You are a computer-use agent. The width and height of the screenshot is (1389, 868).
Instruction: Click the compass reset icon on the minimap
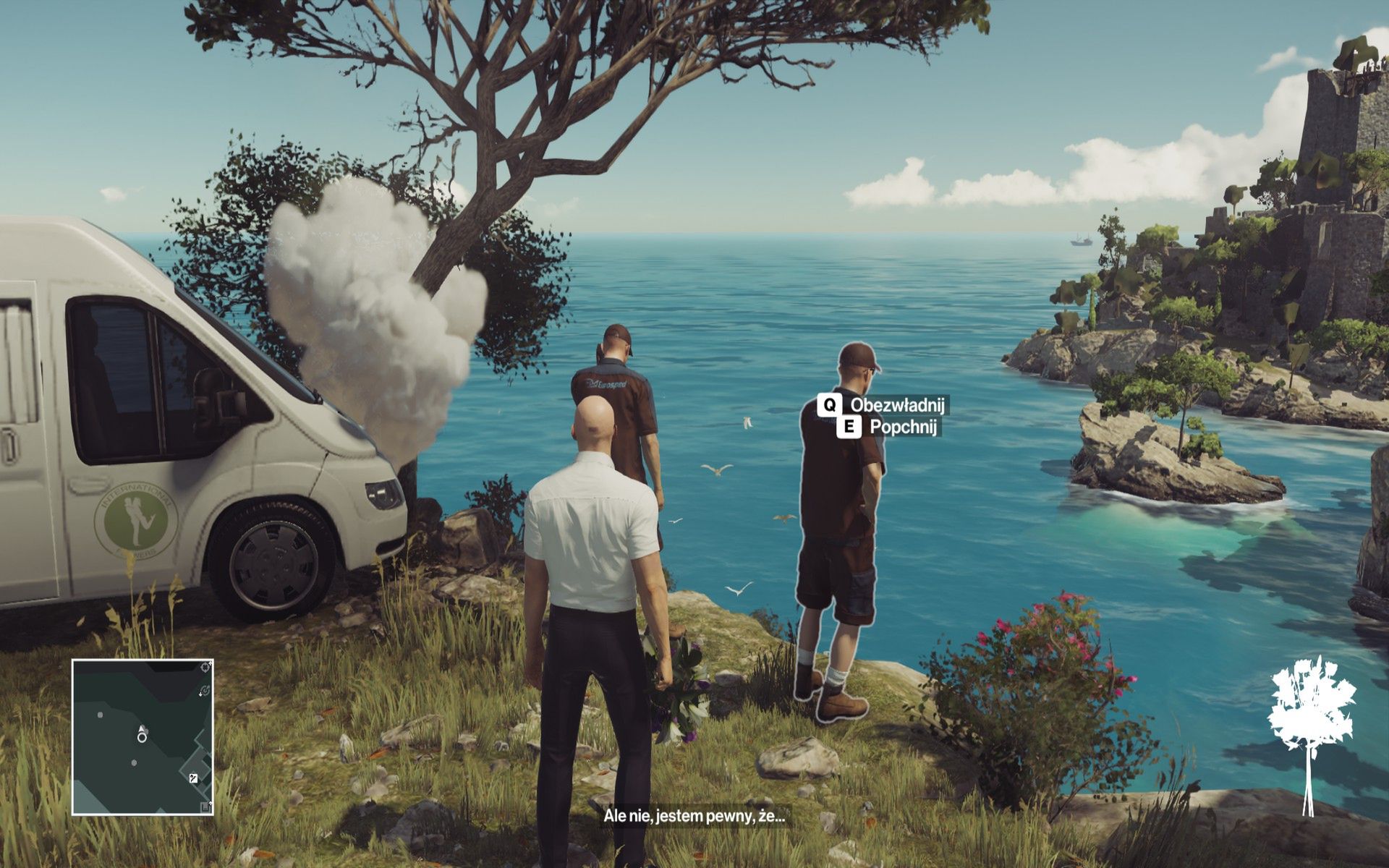205,691
